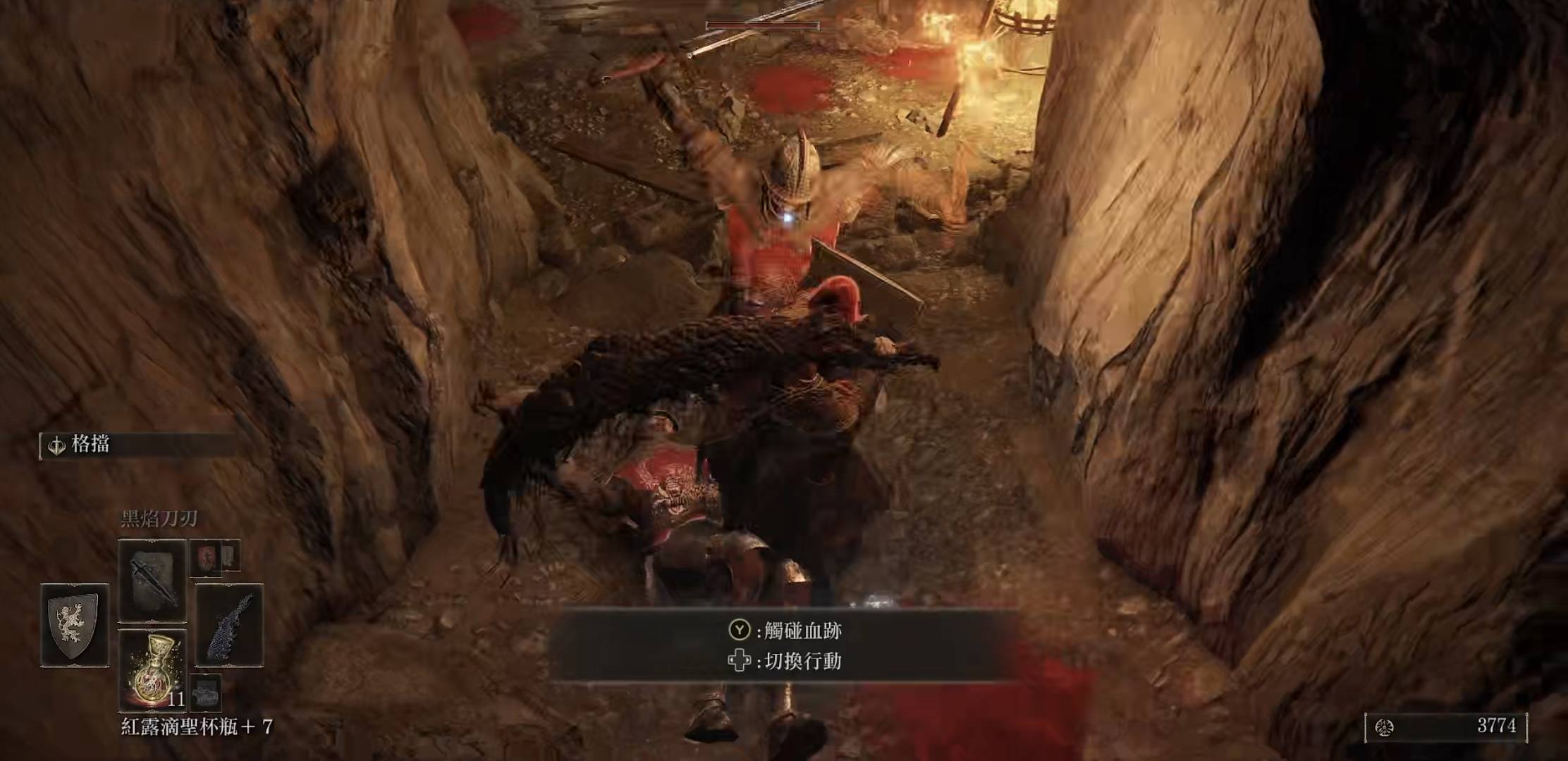1568x761 pixels.
Task: Pick the small grey horse pouch icon
Action: point(205,694)
